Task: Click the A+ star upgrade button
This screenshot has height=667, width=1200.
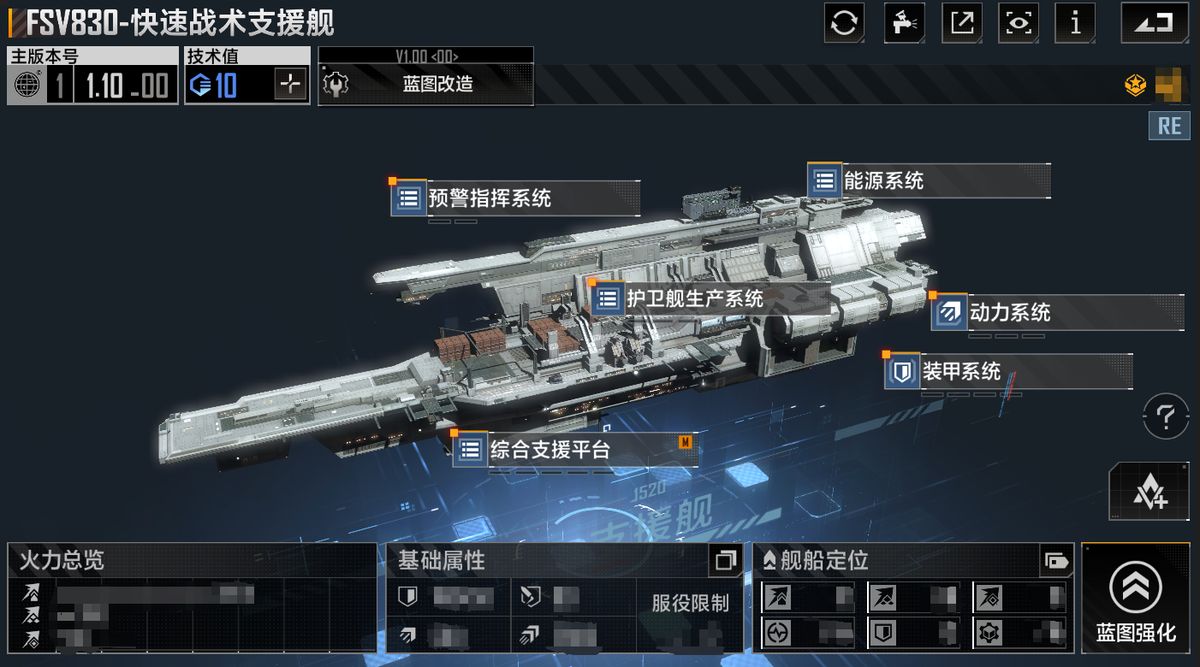Action: [x=1150, y=491]
